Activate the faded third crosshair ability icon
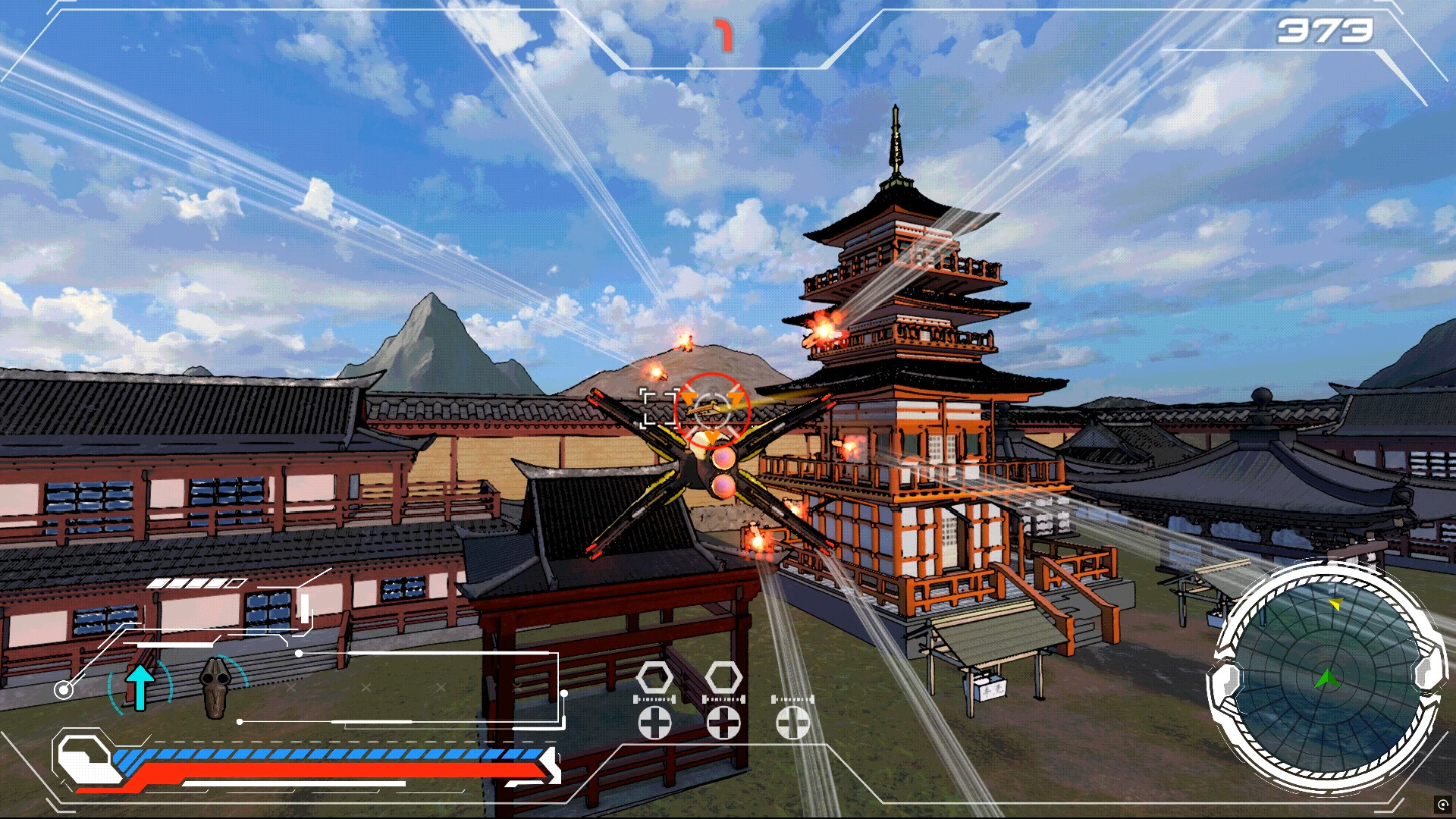This screenshot has width=1456, height=819. 792,723
